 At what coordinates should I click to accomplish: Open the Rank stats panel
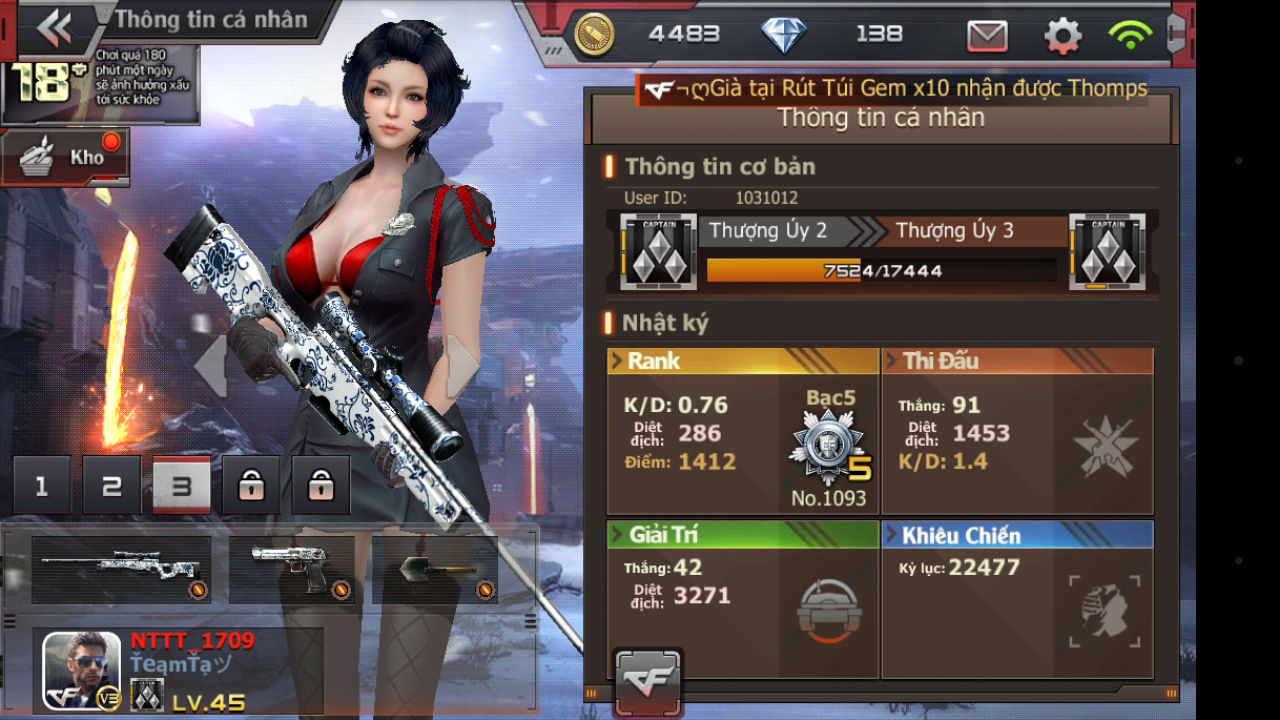pos(743,431)
